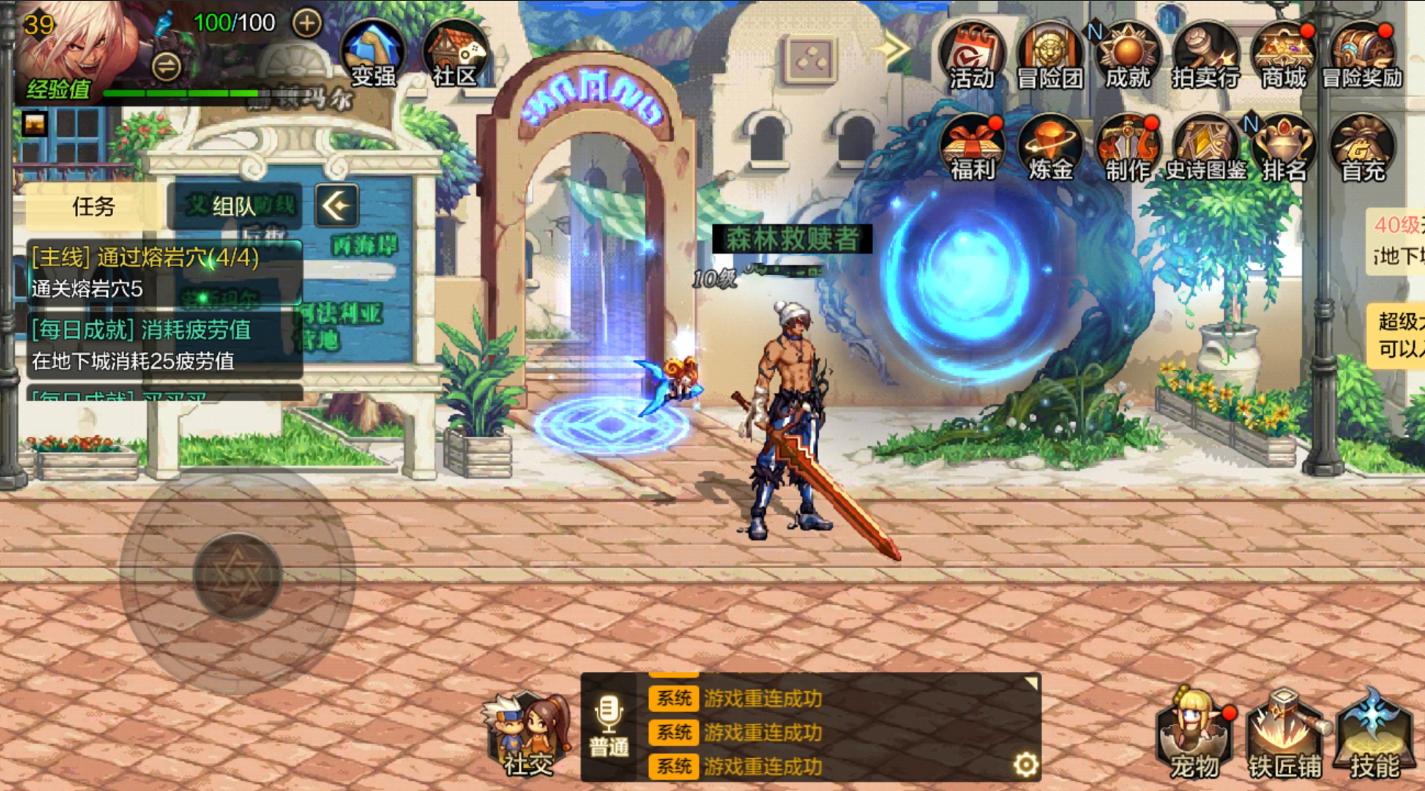Viewport: 1425px width, 791px height.
Task: Visit the 社区 community
Action: click(x=455, y=53)
